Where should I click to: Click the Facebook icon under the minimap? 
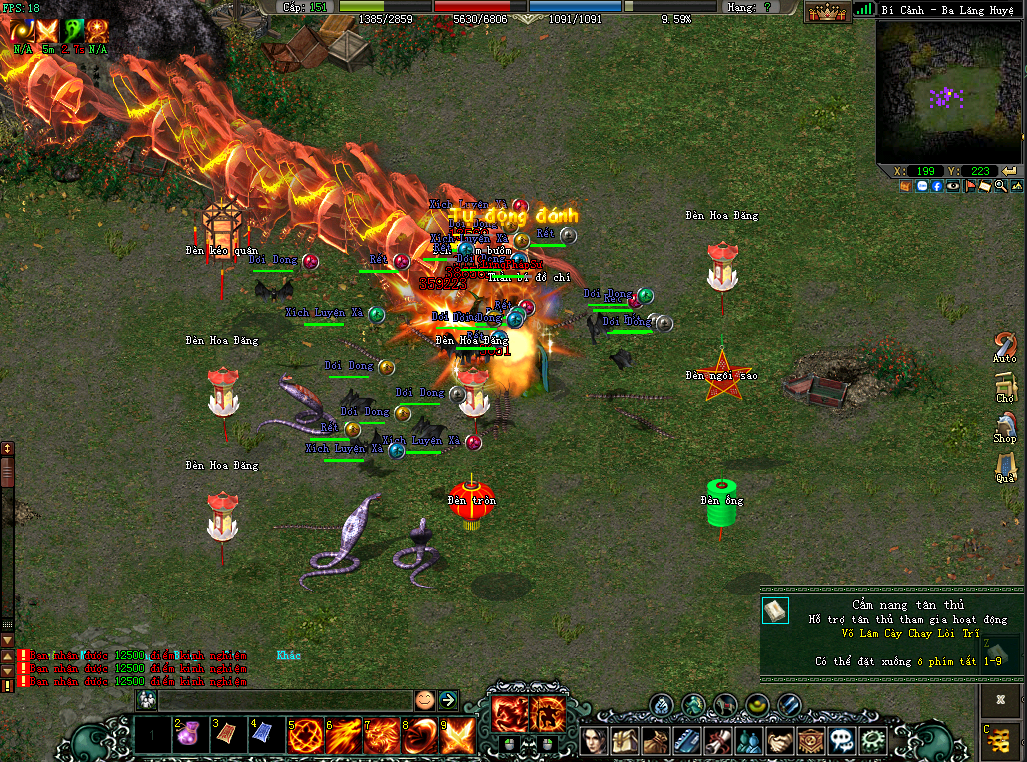937,186
